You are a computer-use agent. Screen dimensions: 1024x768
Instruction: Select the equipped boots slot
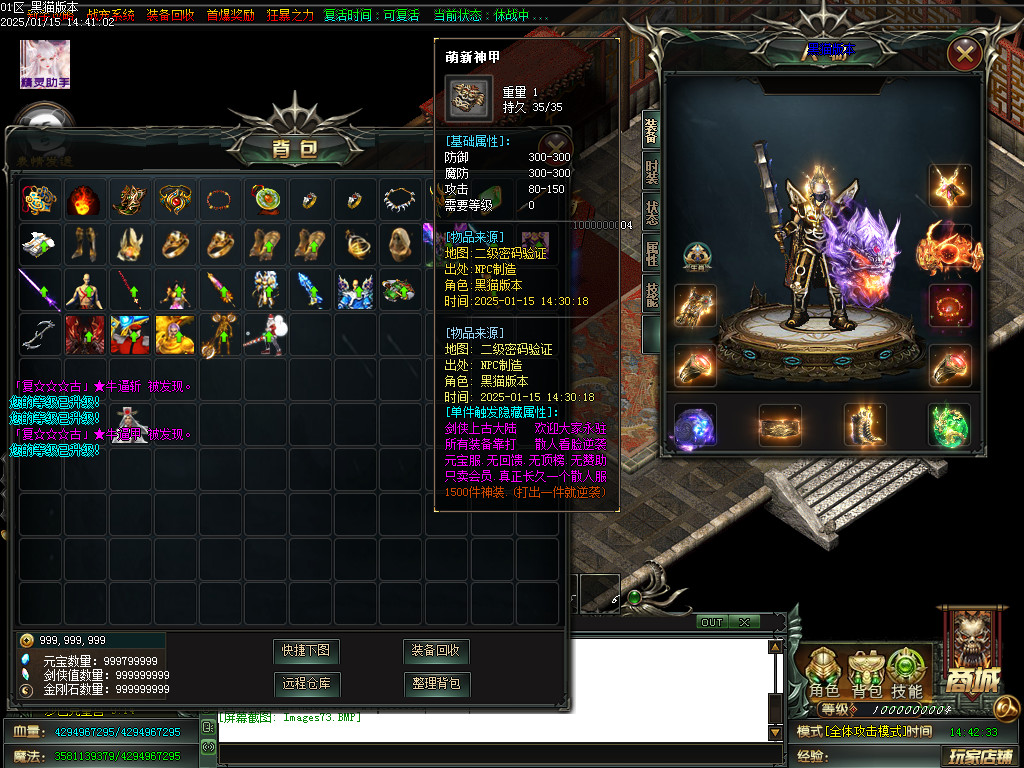tap(865, 425)
